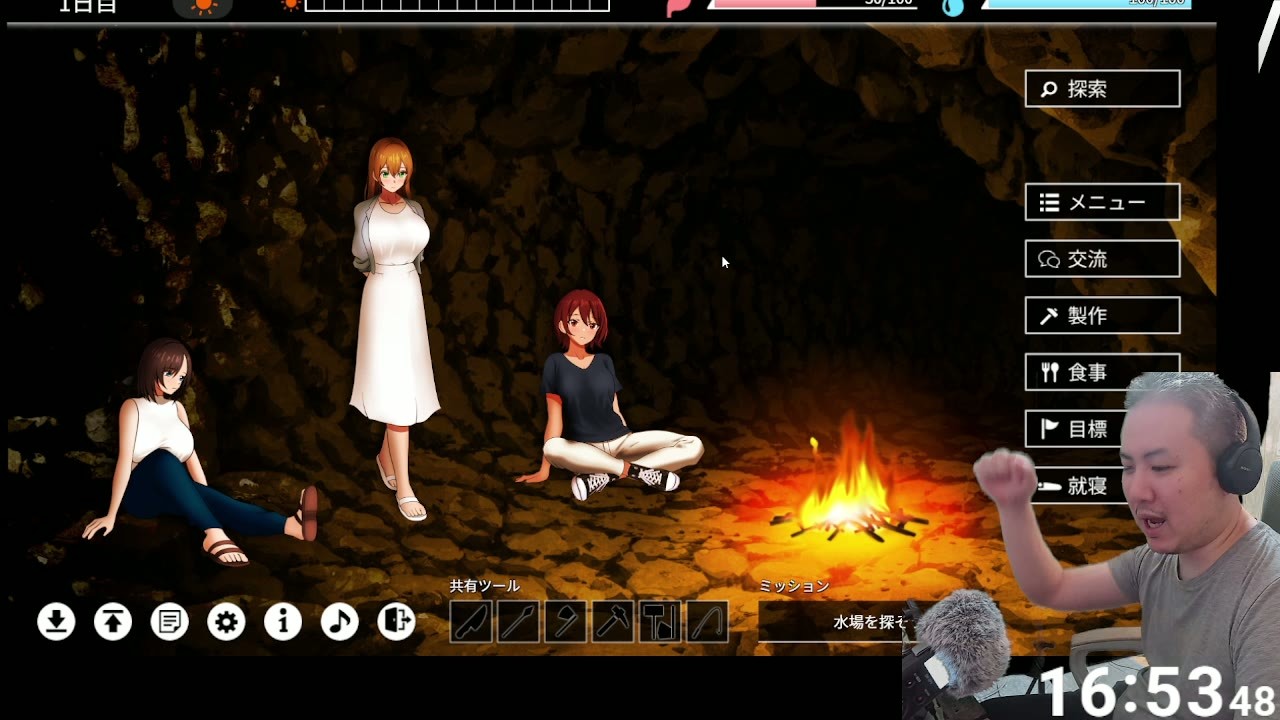Select the spear shared tool slot
The image size is (1280, 720).
point(518,622)
